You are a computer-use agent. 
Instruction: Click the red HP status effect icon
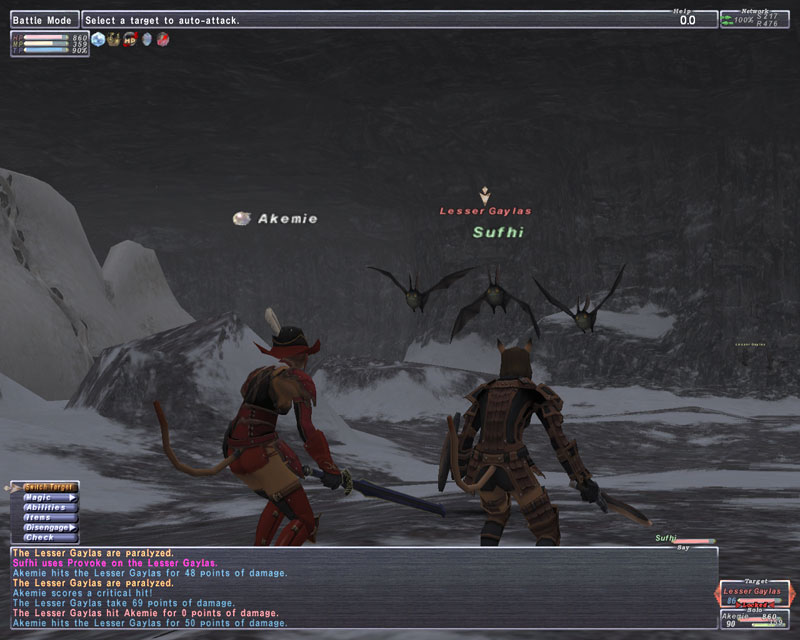[130, 40]
